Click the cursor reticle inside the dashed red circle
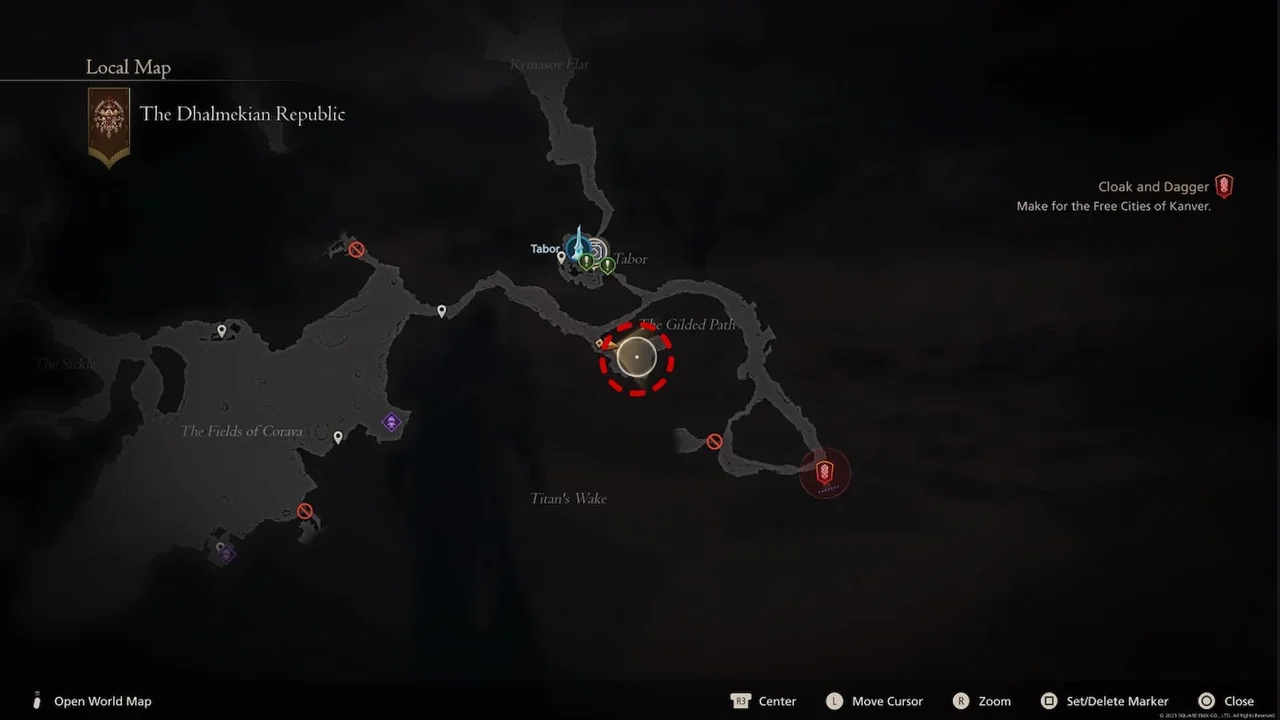Viewport: 1280px width, 720px height. [x=637, y=357]
